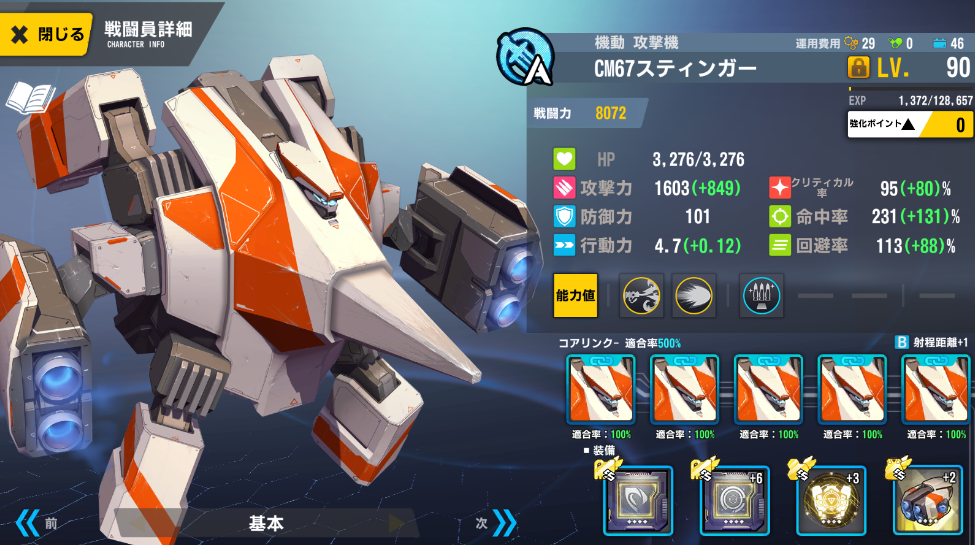975x545 pixels.
Task: Show the B rank 射程距離+1 link bonus
Action: tap(932, 342)
